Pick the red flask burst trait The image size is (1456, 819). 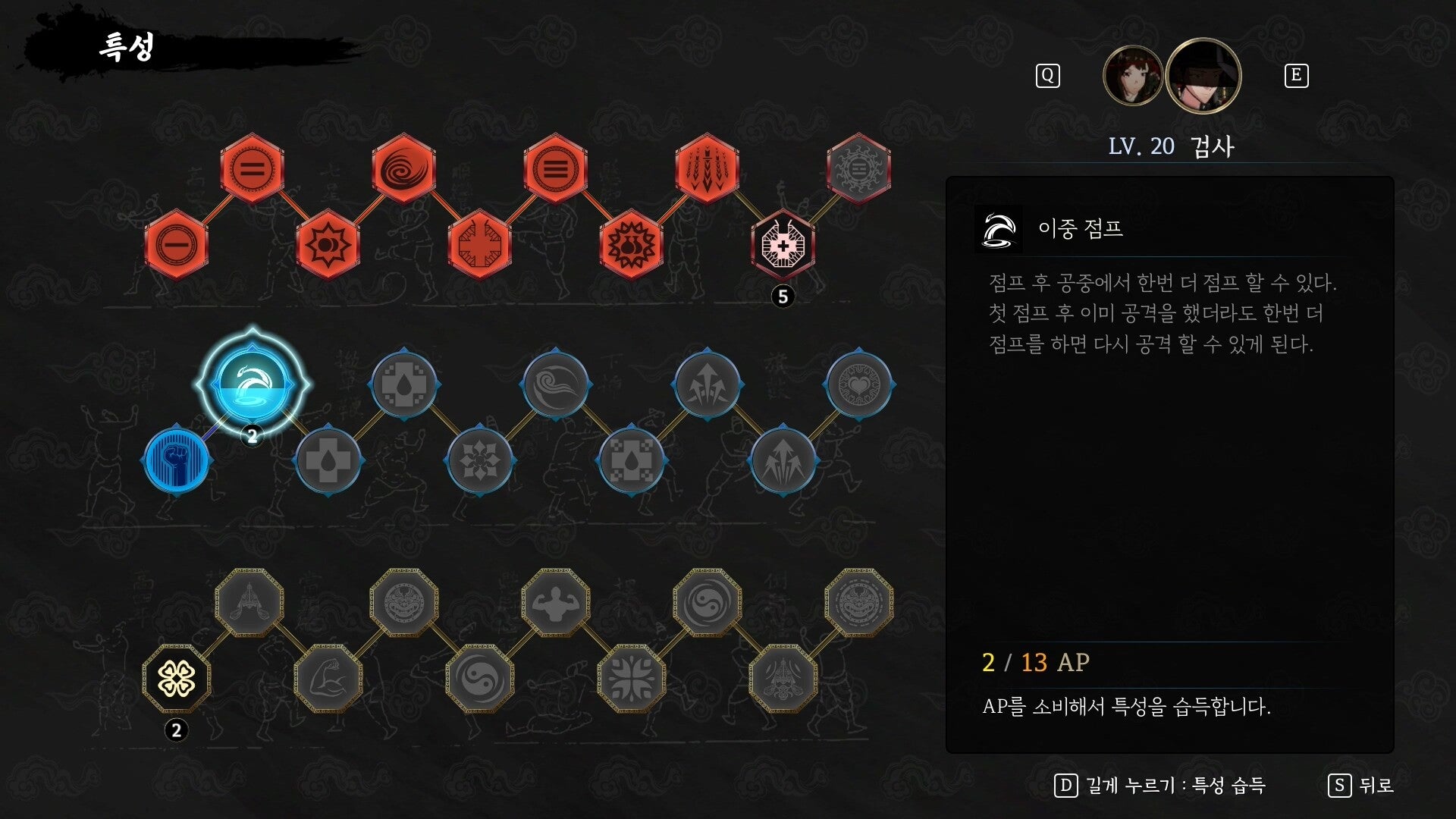tap(631, 244)
